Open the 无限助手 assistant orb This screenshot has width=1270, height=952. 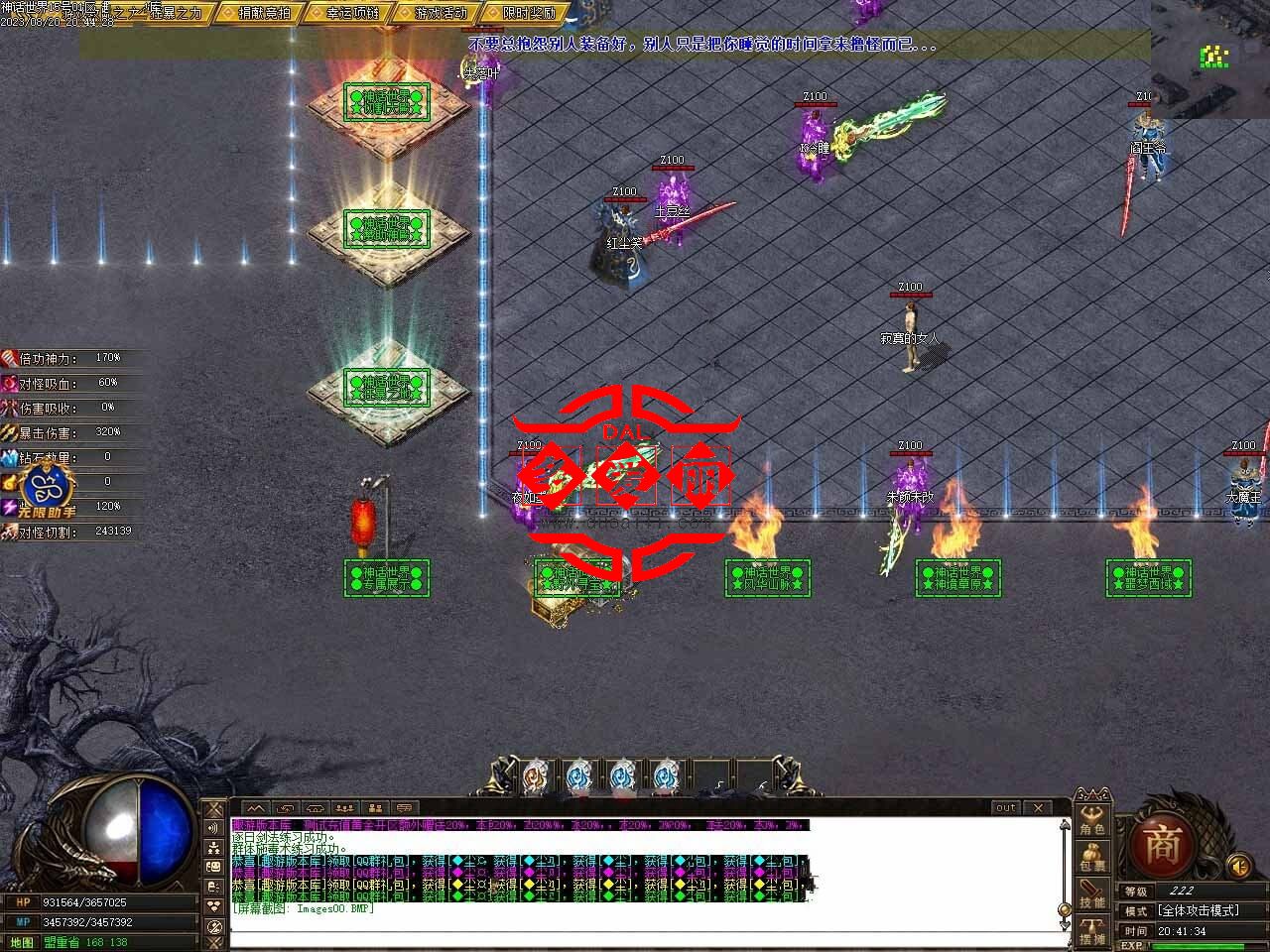[44, 486]
